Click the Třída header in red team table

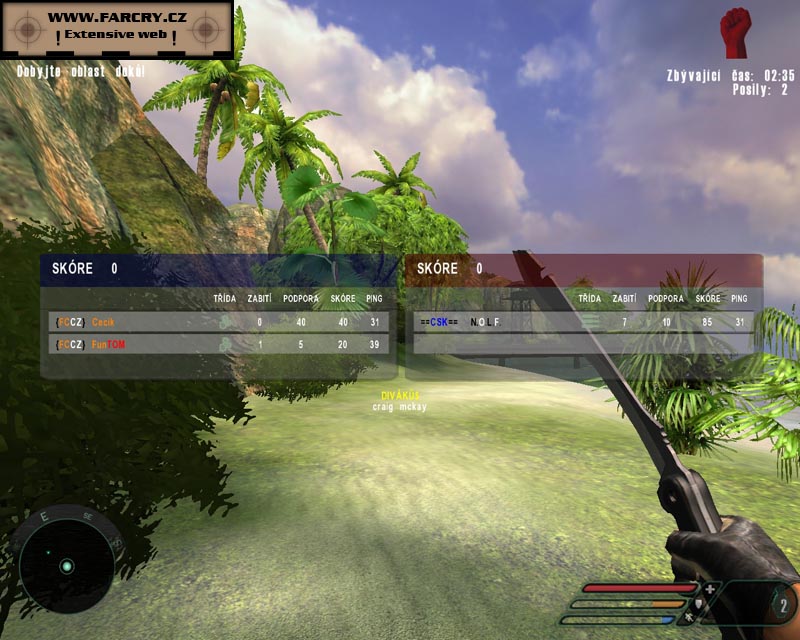(x=590, y=298)
